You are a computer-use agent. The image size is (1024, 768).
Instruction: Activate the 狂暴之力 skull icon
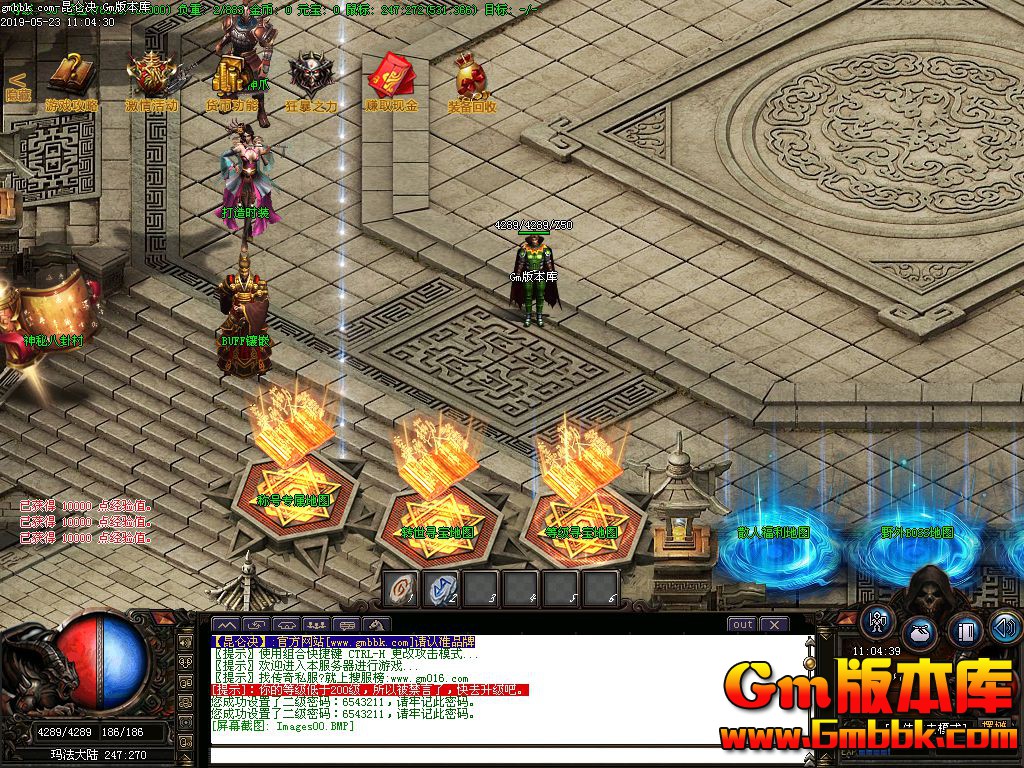point(311,78)
